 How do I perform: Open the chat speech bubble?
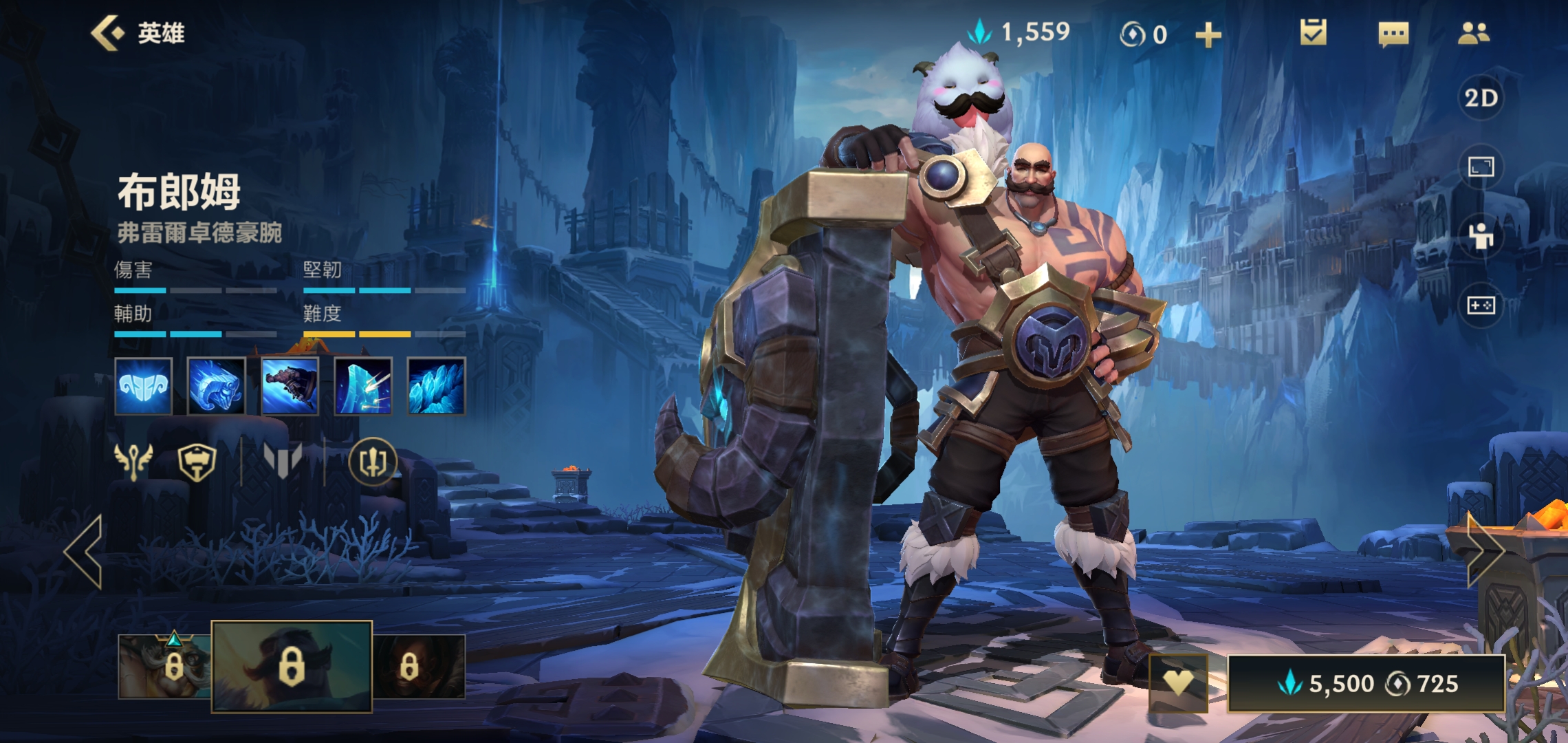point(1393,34)
